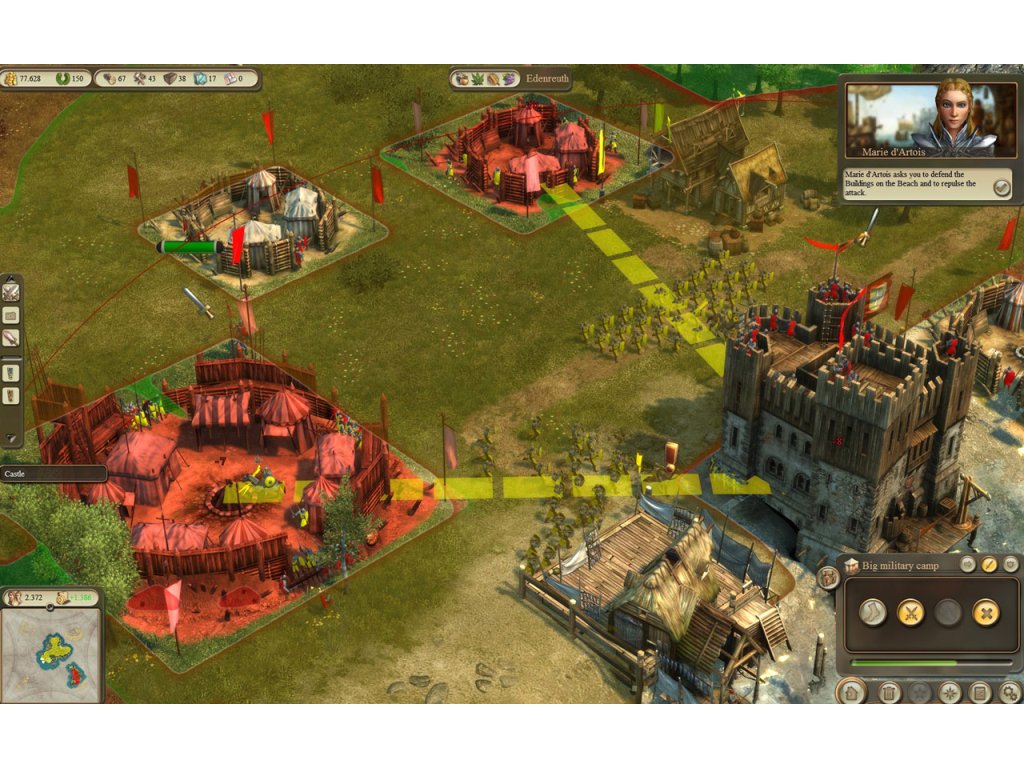Open the compass star button in the bottom bar
Viewport: 1024px width, 768px height.
coord(950,691)
